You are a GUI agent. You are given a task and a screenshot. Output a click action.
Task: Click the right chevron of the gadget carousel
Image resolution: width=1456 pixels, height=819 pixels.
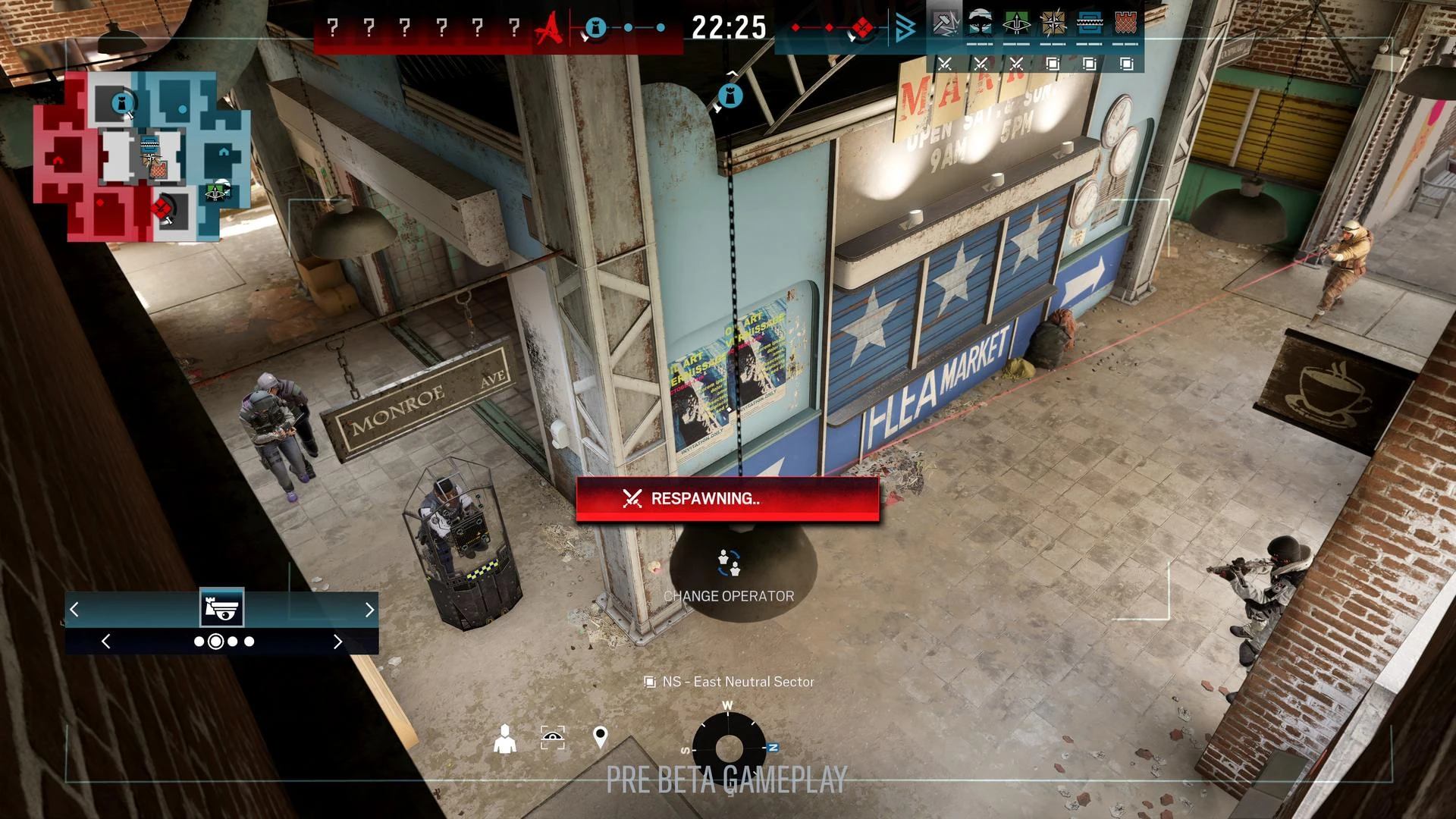371,610
